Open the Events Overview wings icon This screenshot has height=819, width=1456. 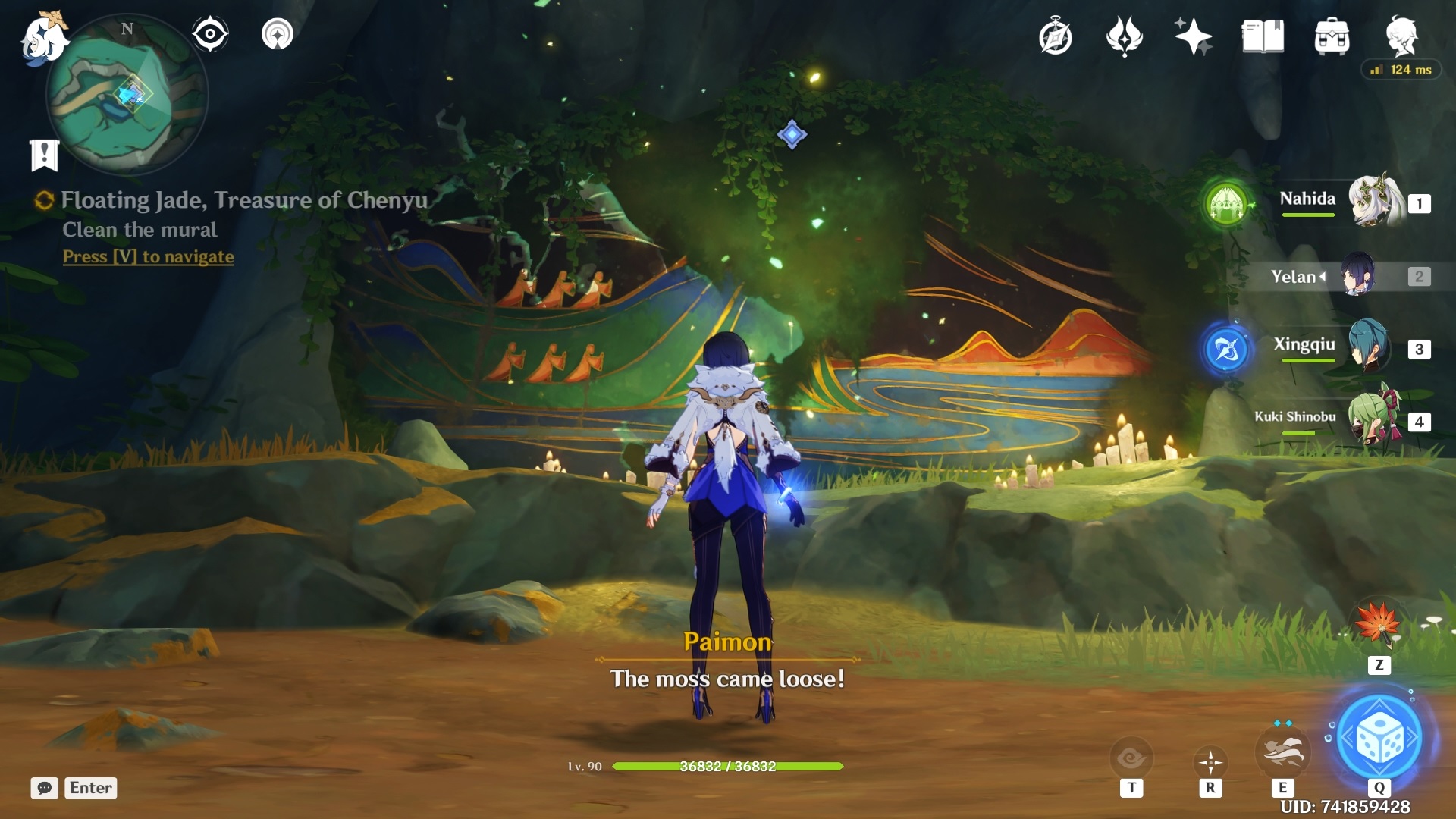click(1125, 36)
